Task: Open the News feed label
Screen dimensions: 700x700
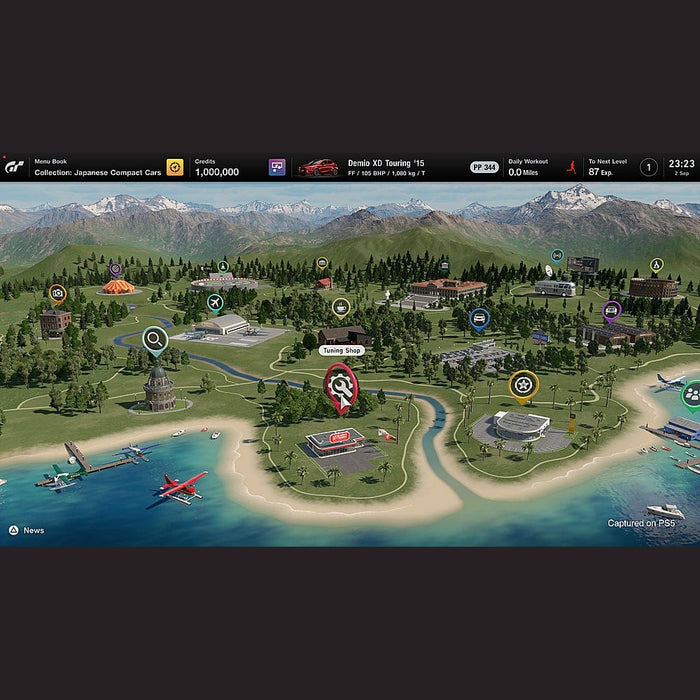Action: [x=33, y=531]
